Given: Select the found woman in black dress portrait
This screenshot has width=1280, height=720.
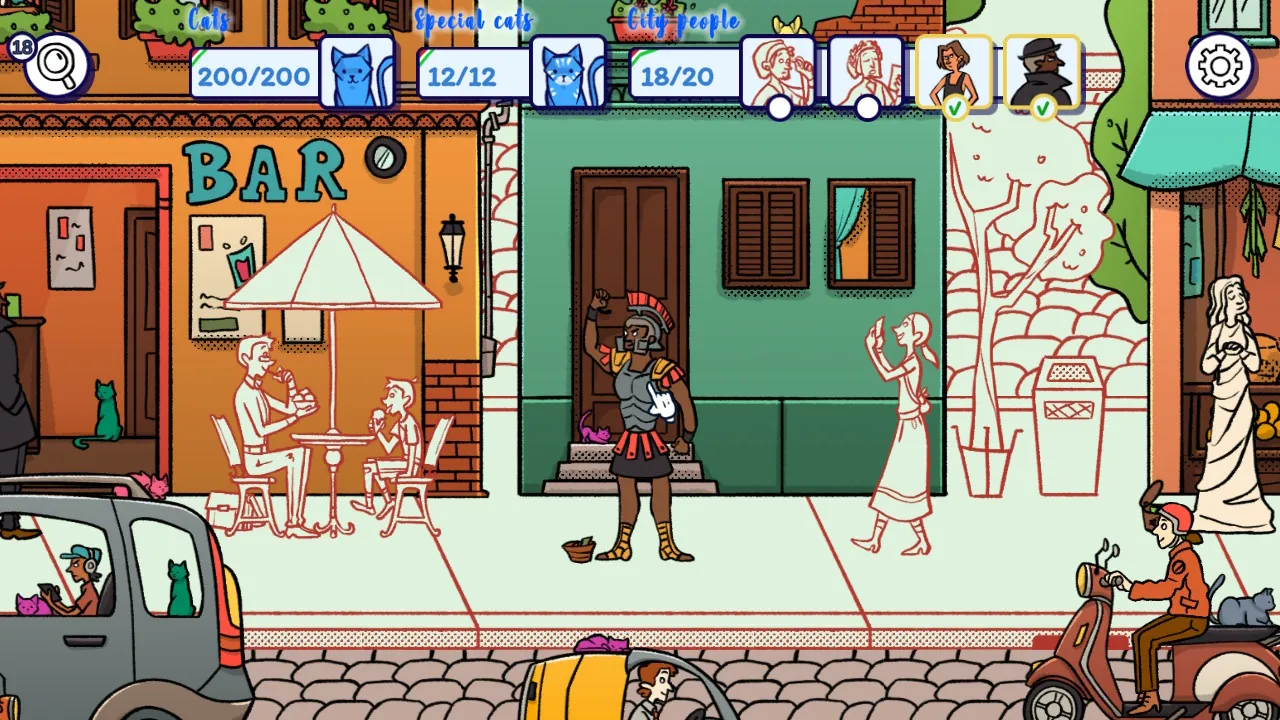Looking at the screenshot, I should pos(954,71).
